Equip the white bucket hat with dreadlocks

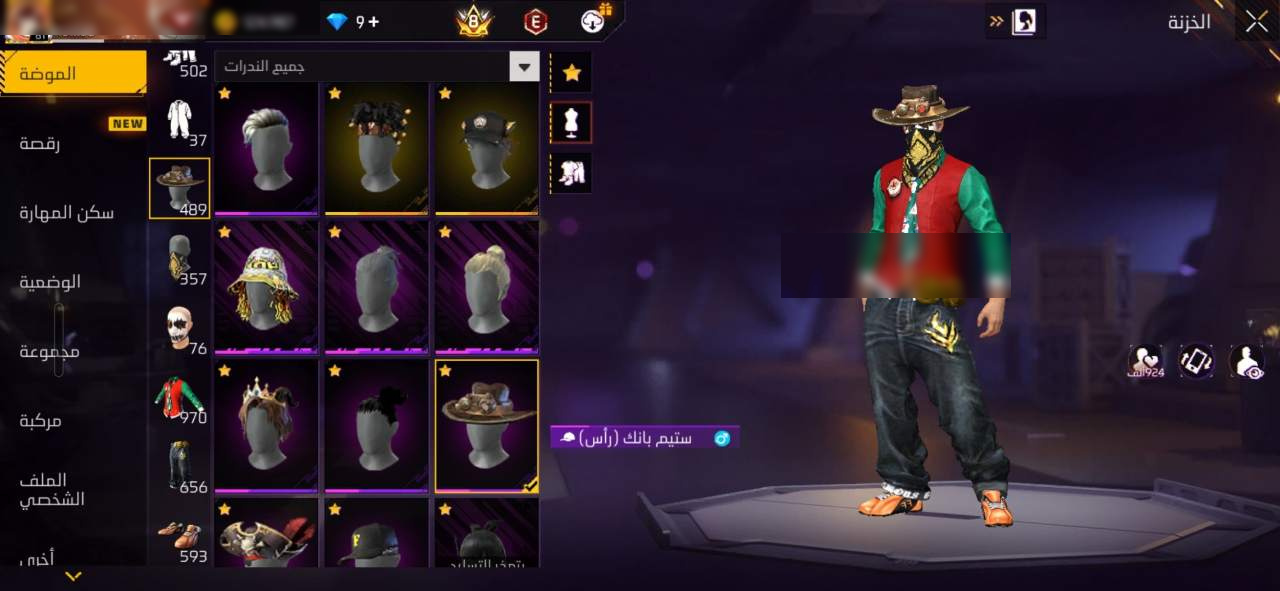click(x=266, y=287)
